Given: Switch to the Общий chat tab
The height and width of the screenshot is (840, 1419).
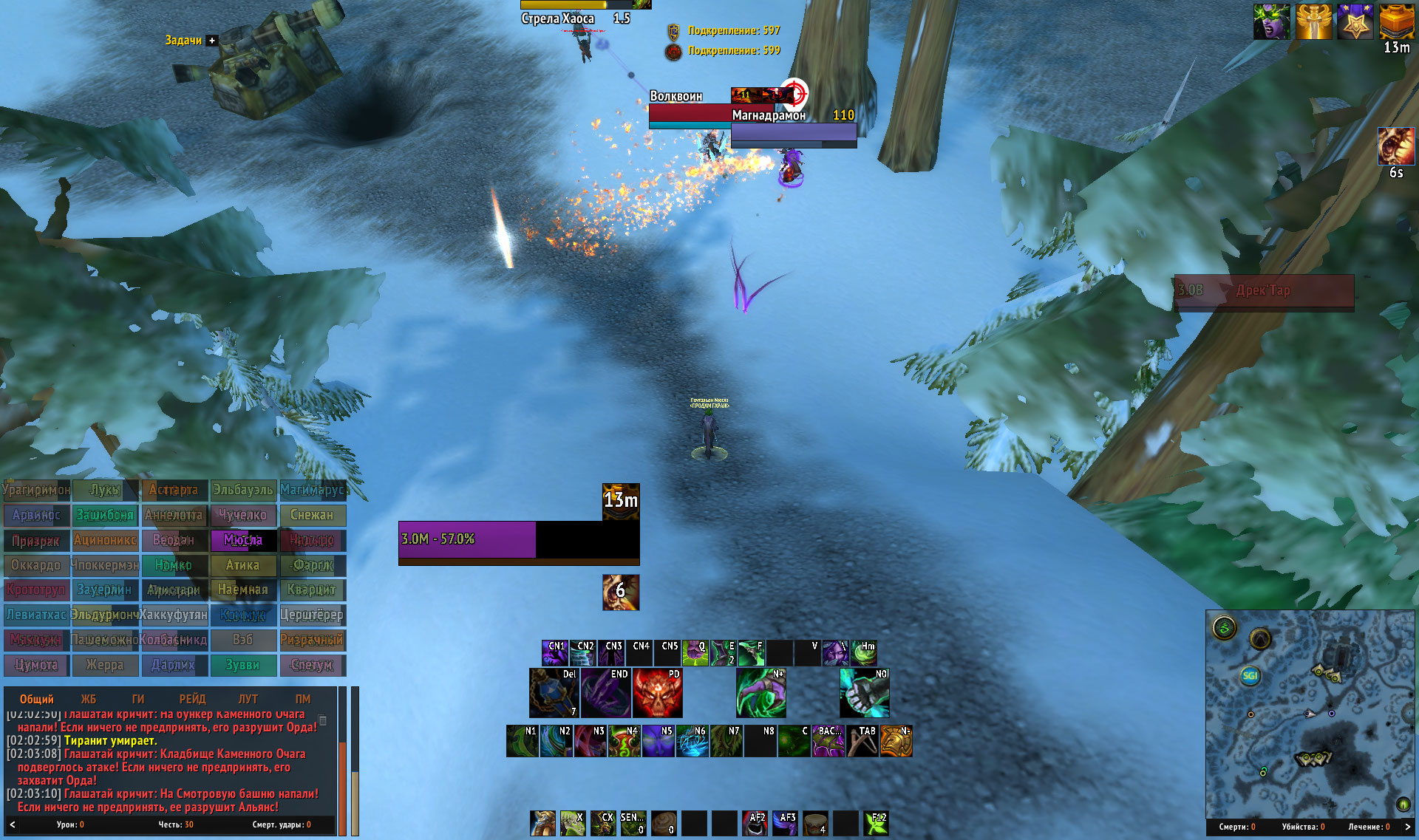Looking at the screenshot, I should pyautogui.click(x=36, y=699).
